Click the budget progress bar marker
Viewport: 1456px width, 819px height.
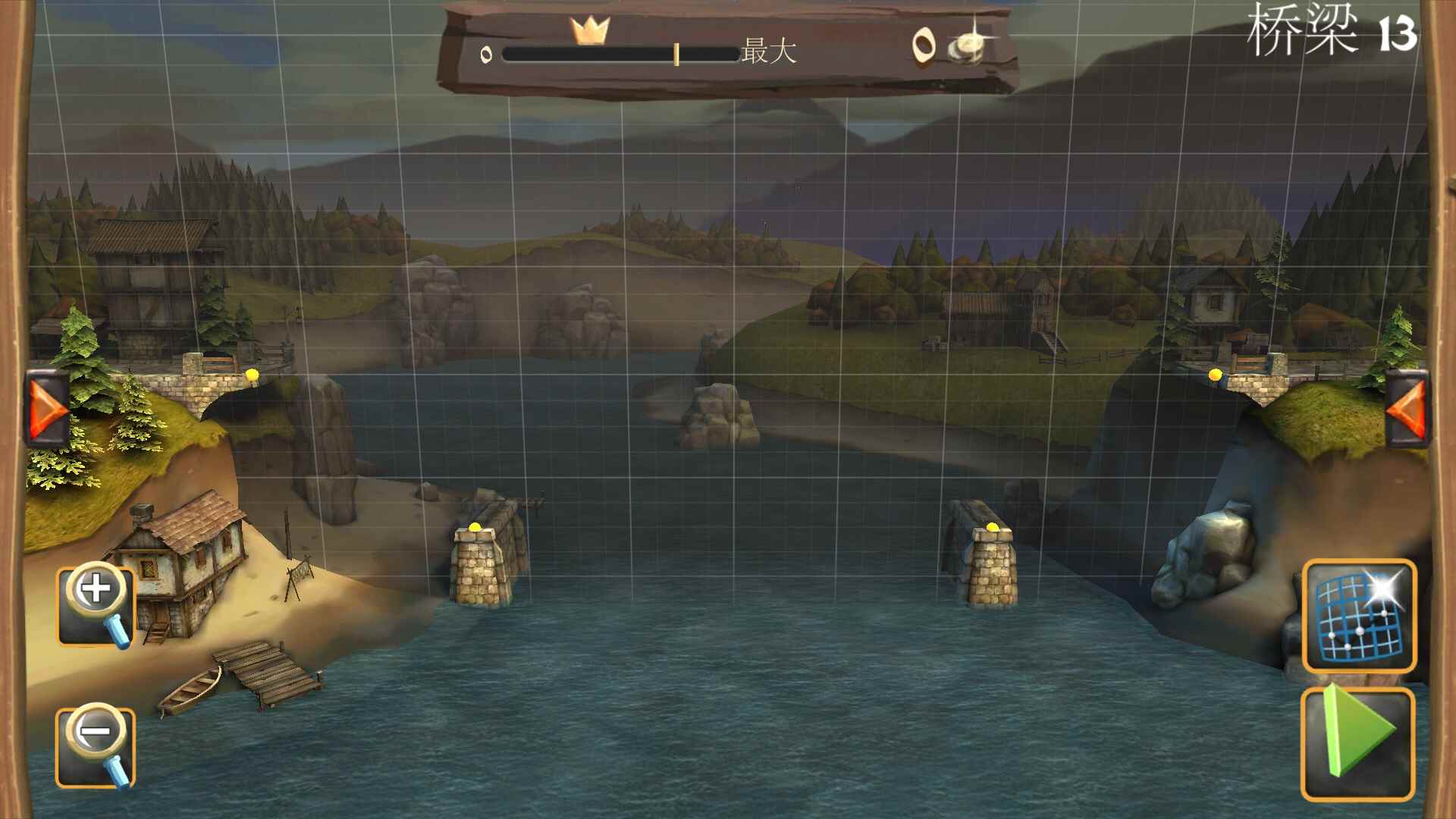pos(675,55)
